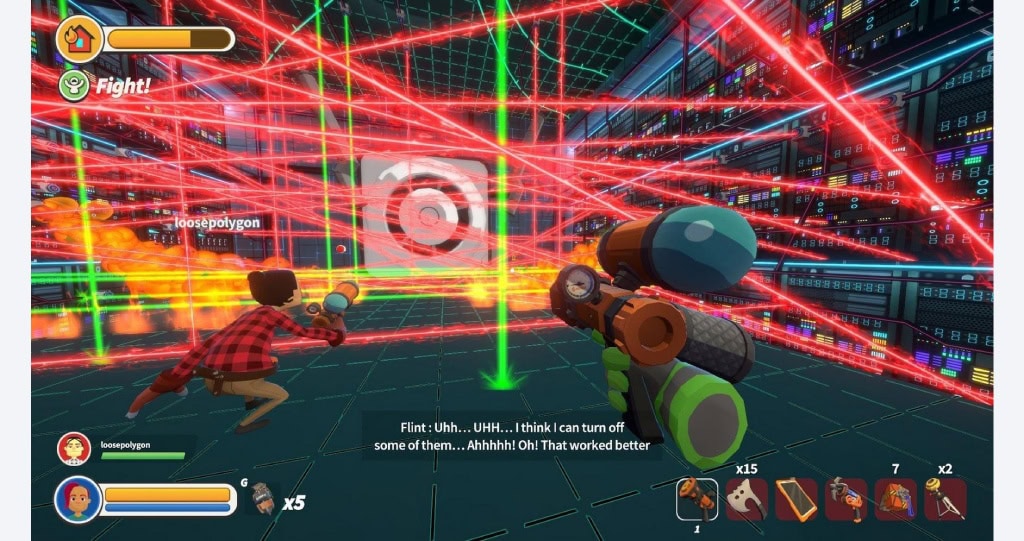
Task: Pick the orange gadget marked 7
Action: (x=895, y=497)
